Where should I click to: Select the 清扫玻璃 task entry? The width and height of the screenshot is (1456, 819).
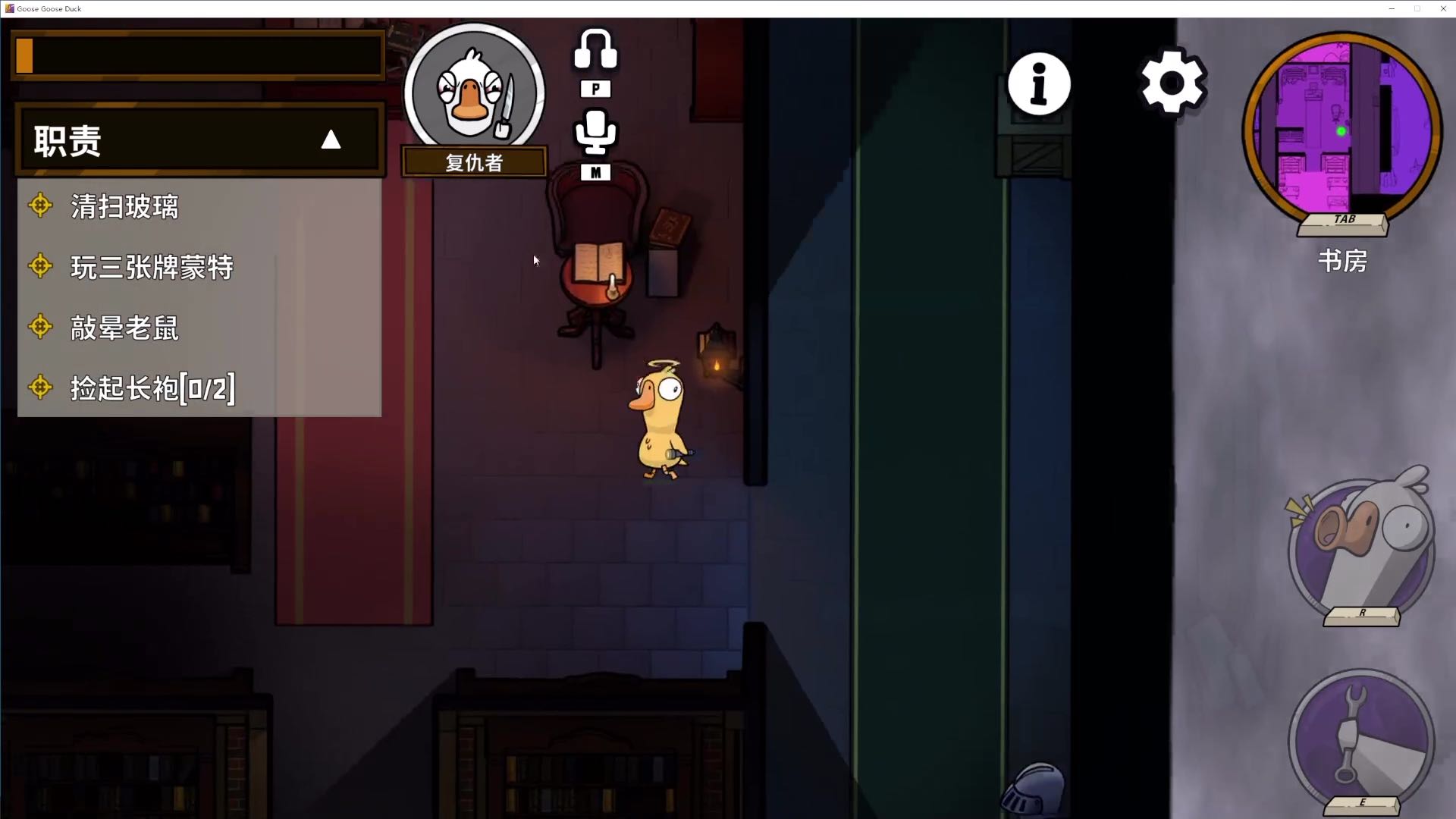[x=124, y=206]
